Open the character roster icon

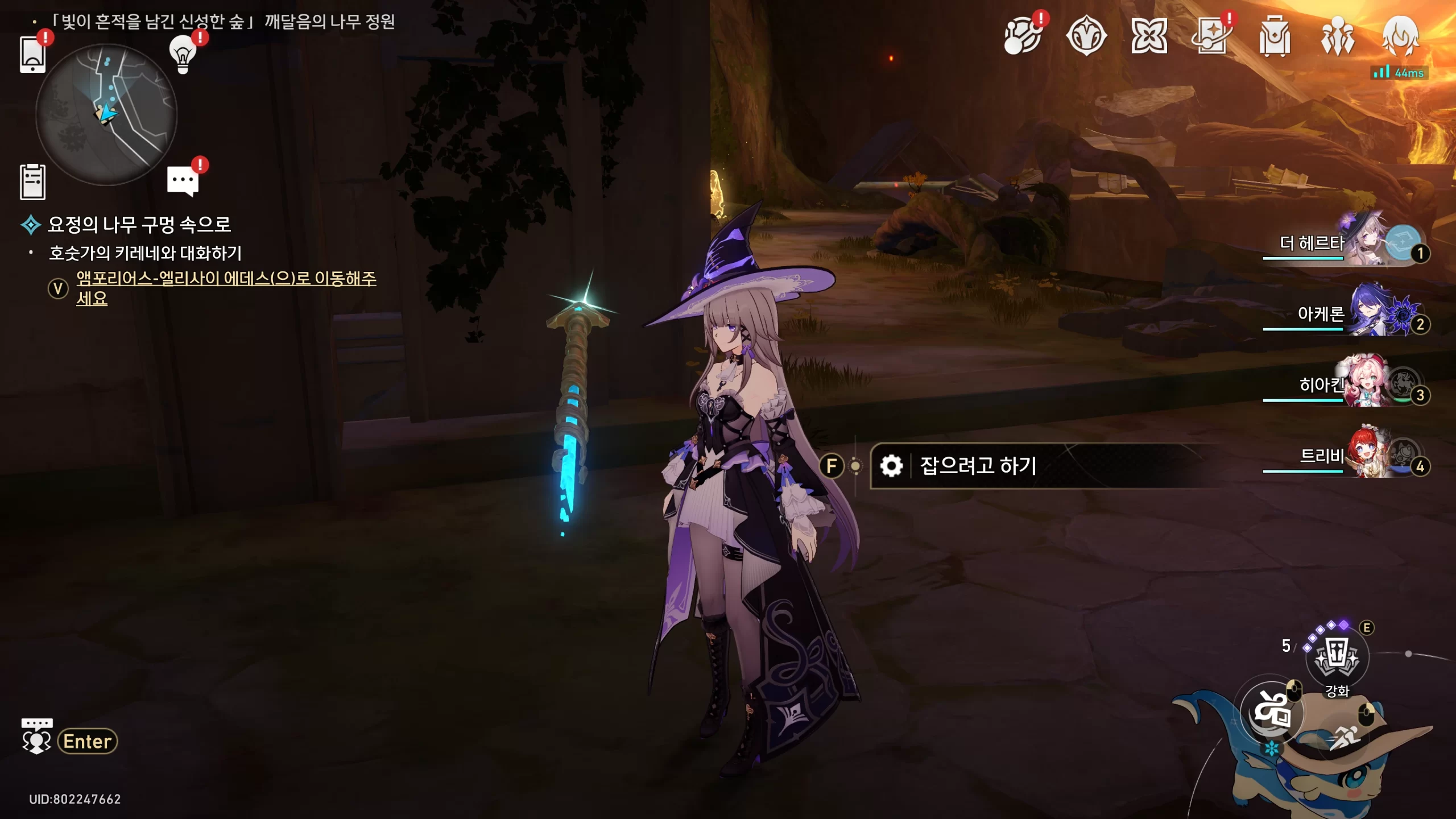(x=1338, y=36)
